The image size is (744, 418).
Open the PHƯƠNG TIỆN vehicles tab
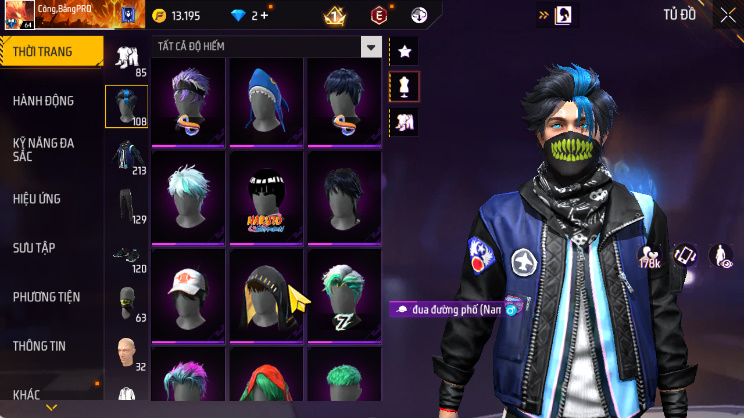(46, 296)
